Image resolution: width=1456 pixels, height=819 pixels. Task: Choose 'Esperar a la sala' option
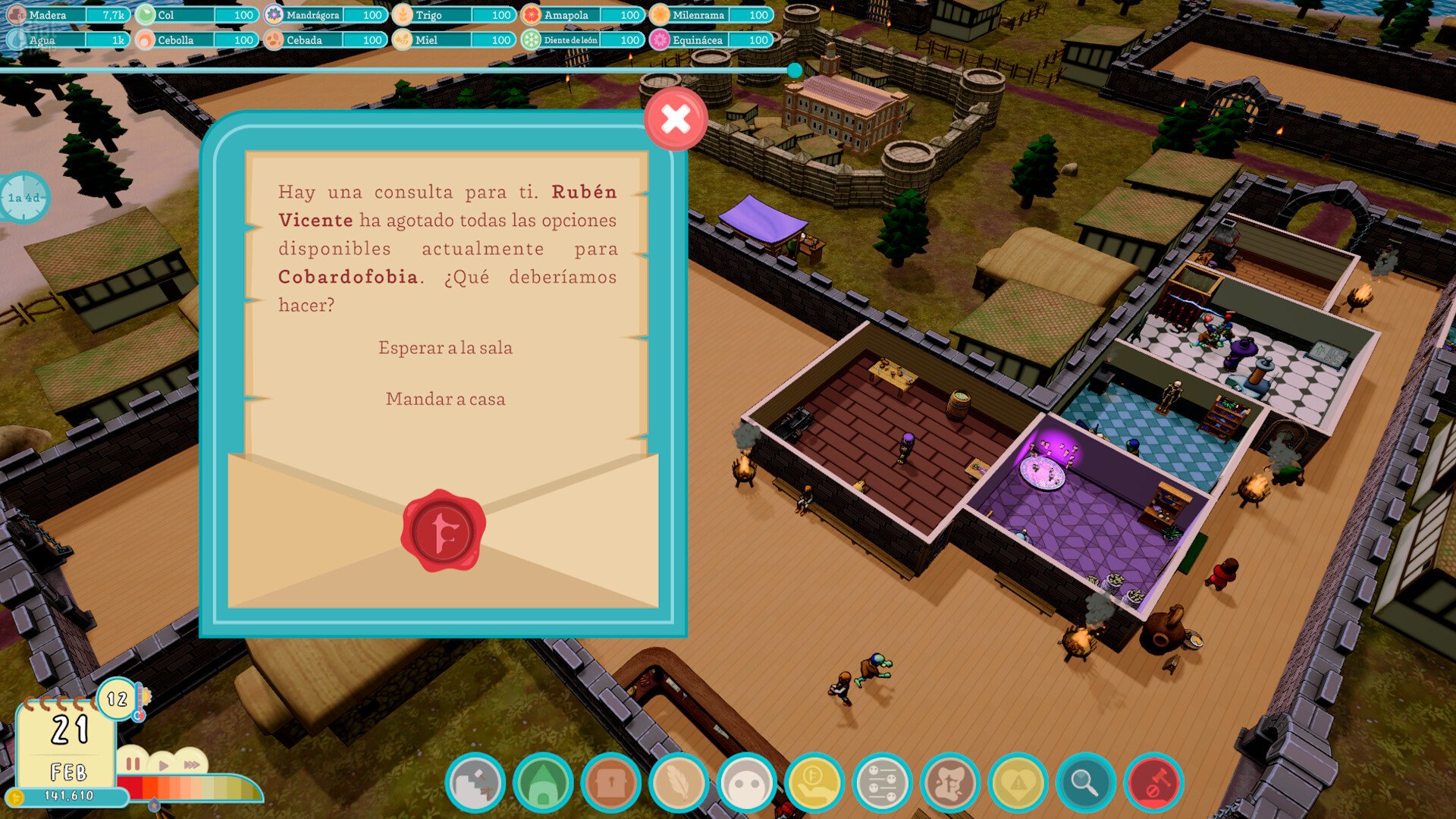(x=445, y=348)
